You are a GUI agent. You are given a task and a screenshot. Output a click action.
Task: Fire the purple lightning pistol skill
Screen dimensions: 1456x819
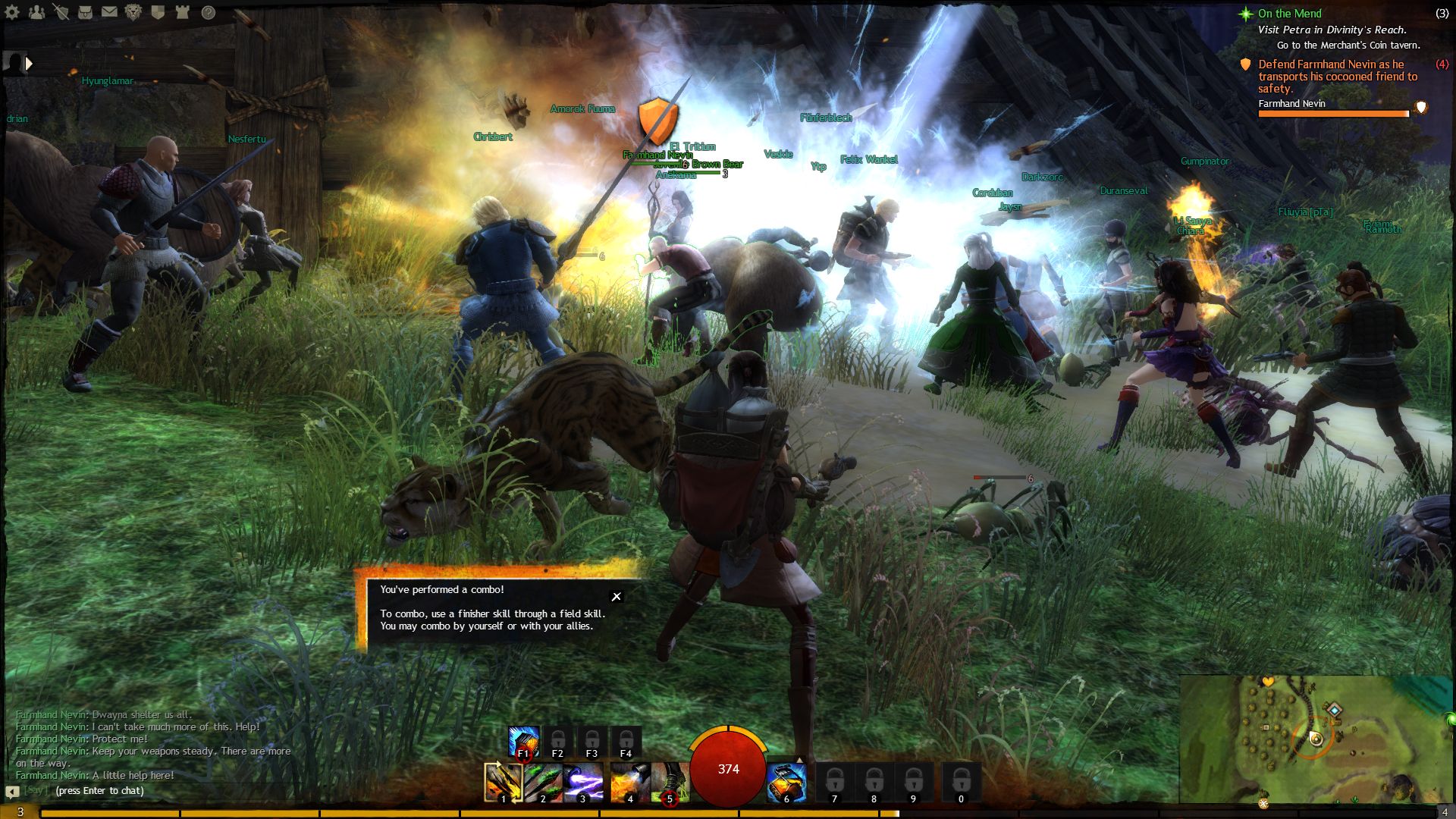point(582,782)
